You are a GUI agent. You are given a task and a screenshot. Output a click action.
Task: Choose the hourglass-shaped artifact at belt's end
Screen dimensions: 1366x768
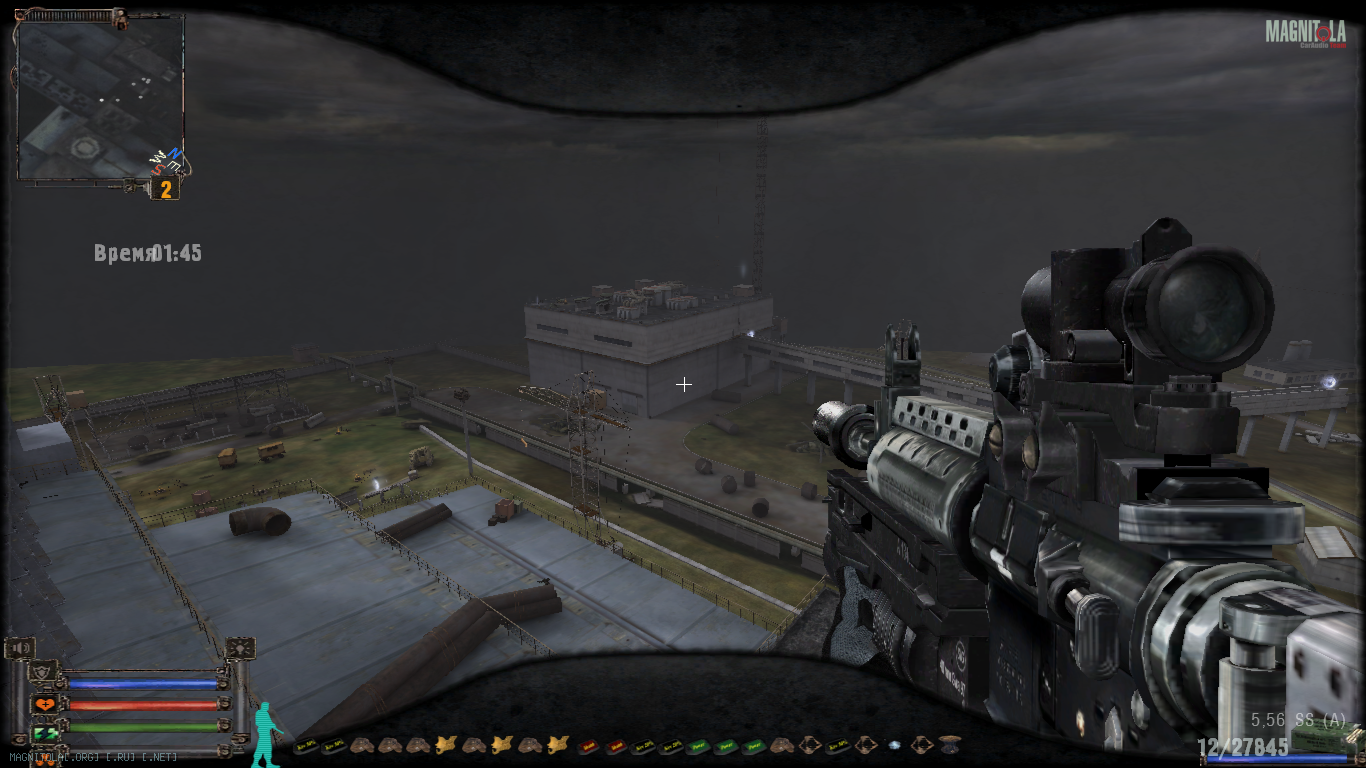(x=949, y=744)
